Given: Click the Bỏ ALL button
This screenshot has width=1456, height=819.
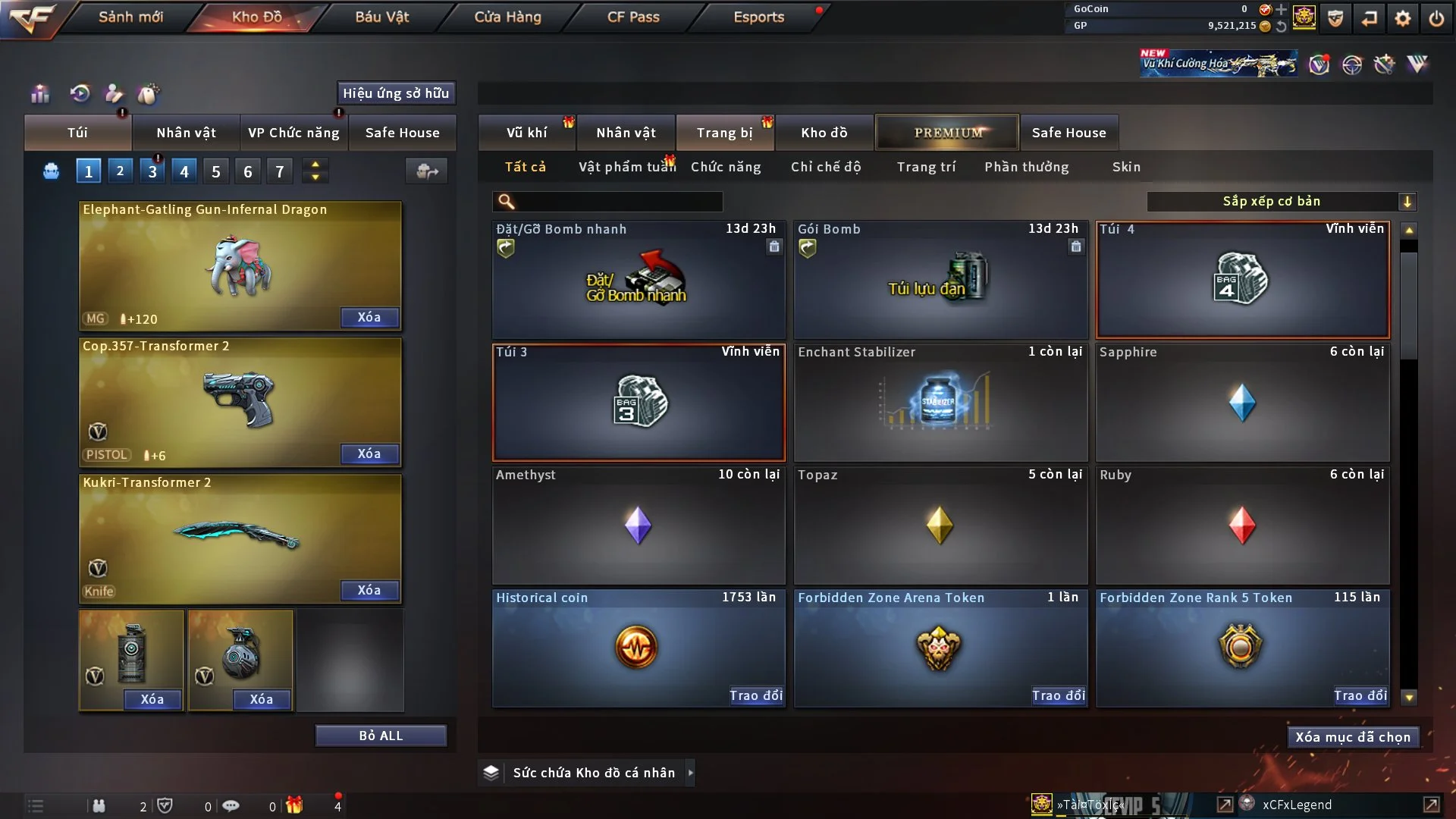Looking at the screenshot, I should (x=381, y=736).
